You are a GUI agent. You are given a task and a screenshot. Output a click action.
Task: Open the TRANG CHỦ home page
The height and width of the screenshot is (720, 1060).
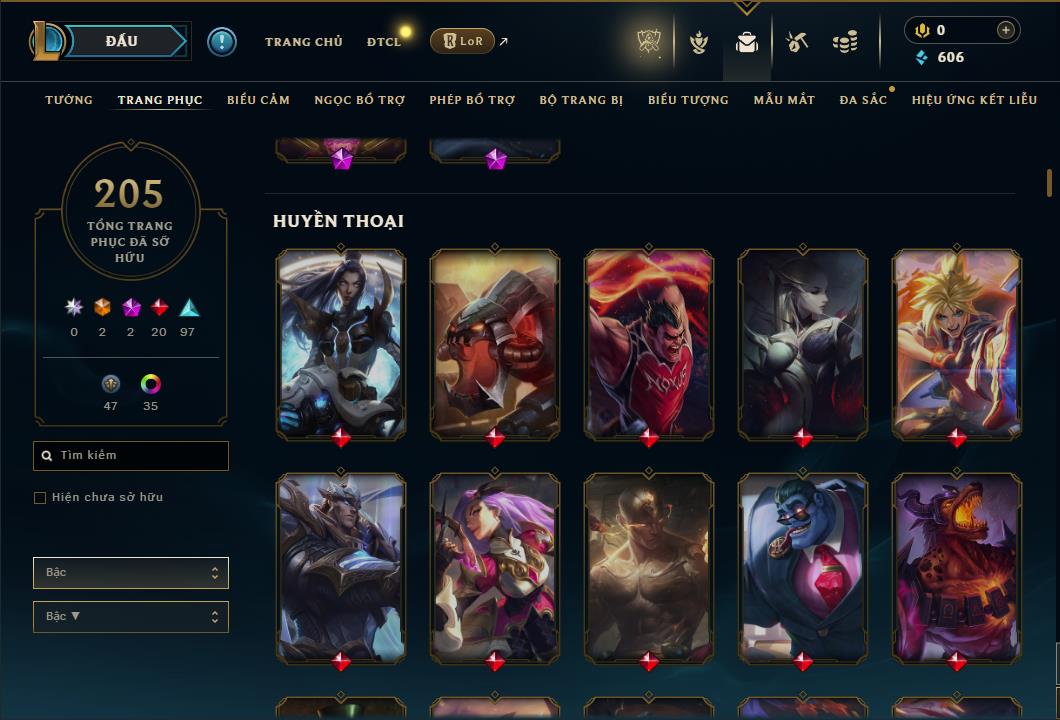303,42
